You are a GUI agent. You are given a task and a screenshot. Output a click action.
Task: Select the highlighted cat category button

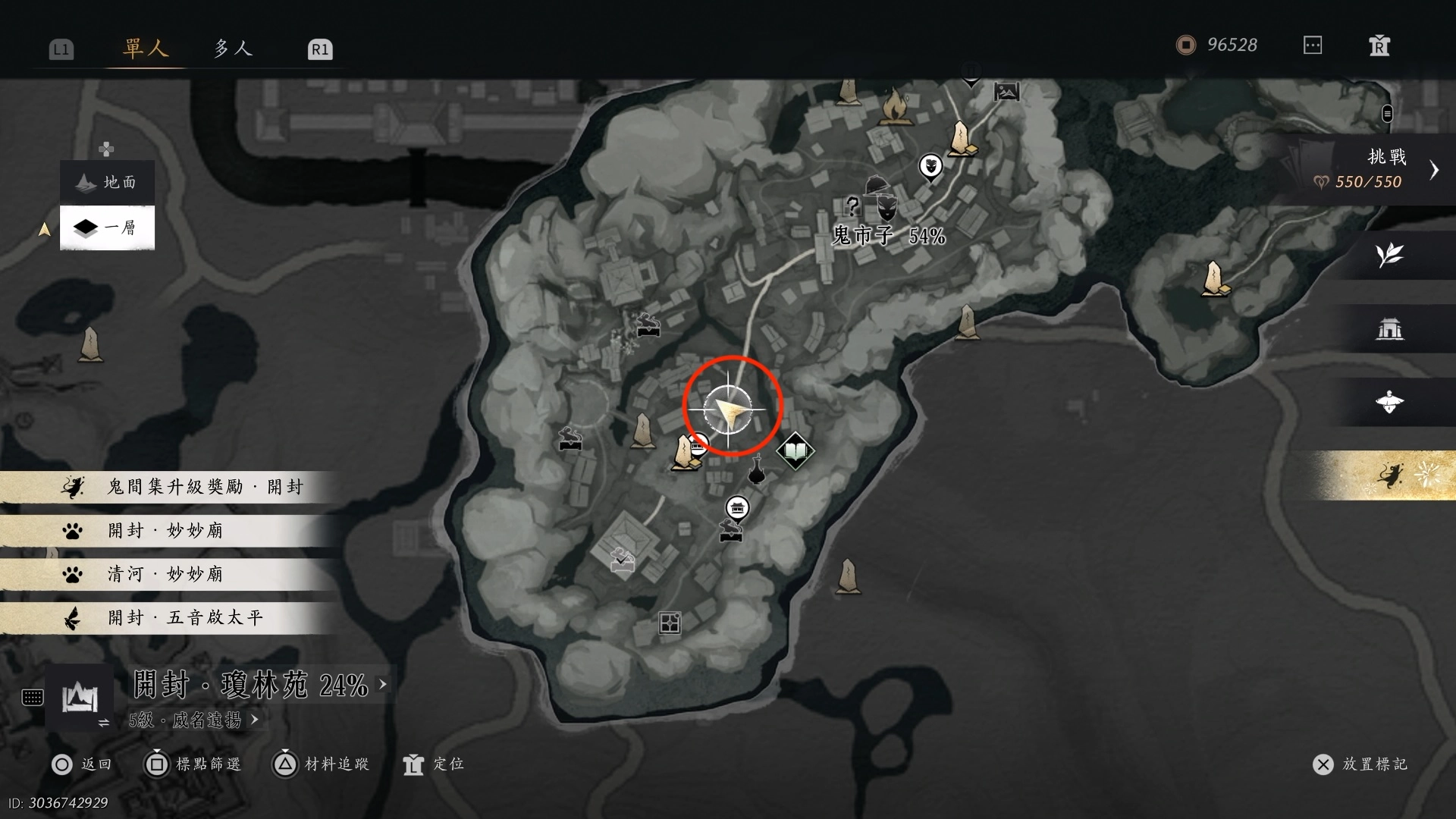point(1389,476)
